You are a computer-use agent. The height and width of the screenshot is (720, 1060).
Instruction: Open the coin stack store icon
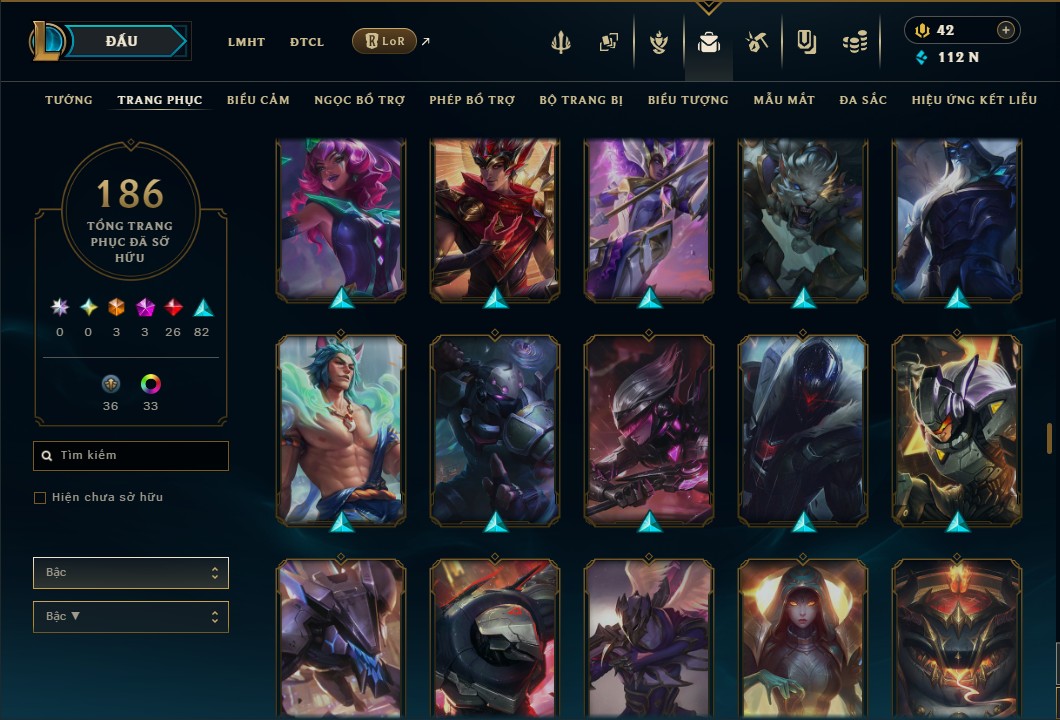(x=854, y=42)
